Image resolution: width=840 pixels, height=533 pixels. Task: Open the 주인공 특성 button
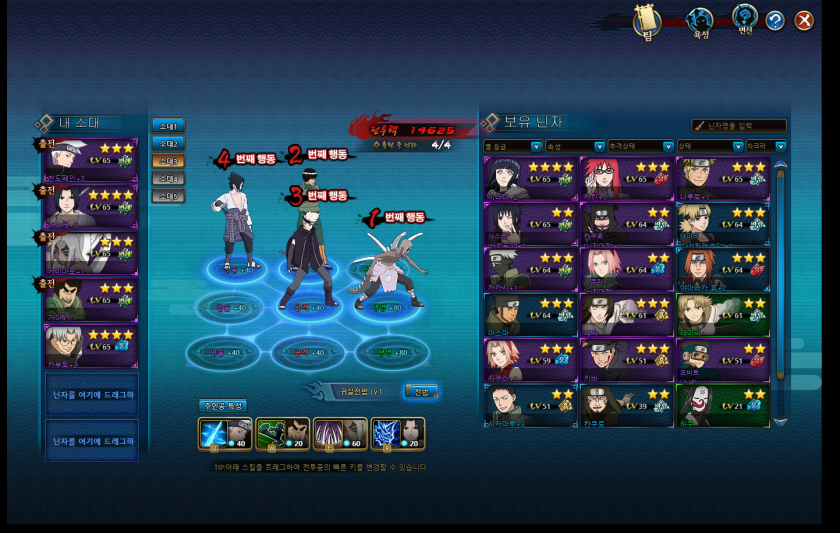(x=221, y=406)
